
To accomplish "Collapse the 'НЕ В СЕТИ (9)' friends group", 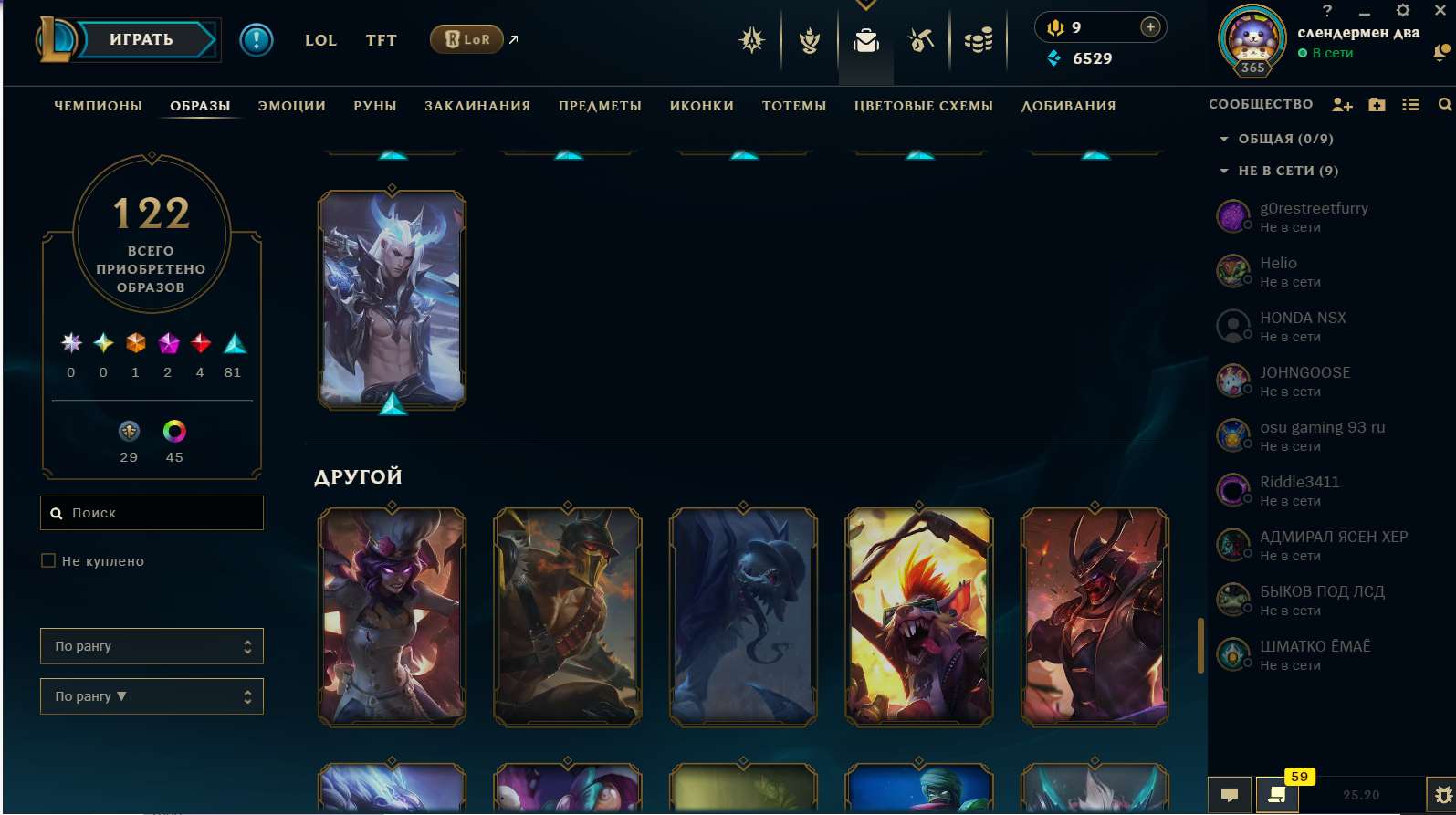I will coord(1224,171).
